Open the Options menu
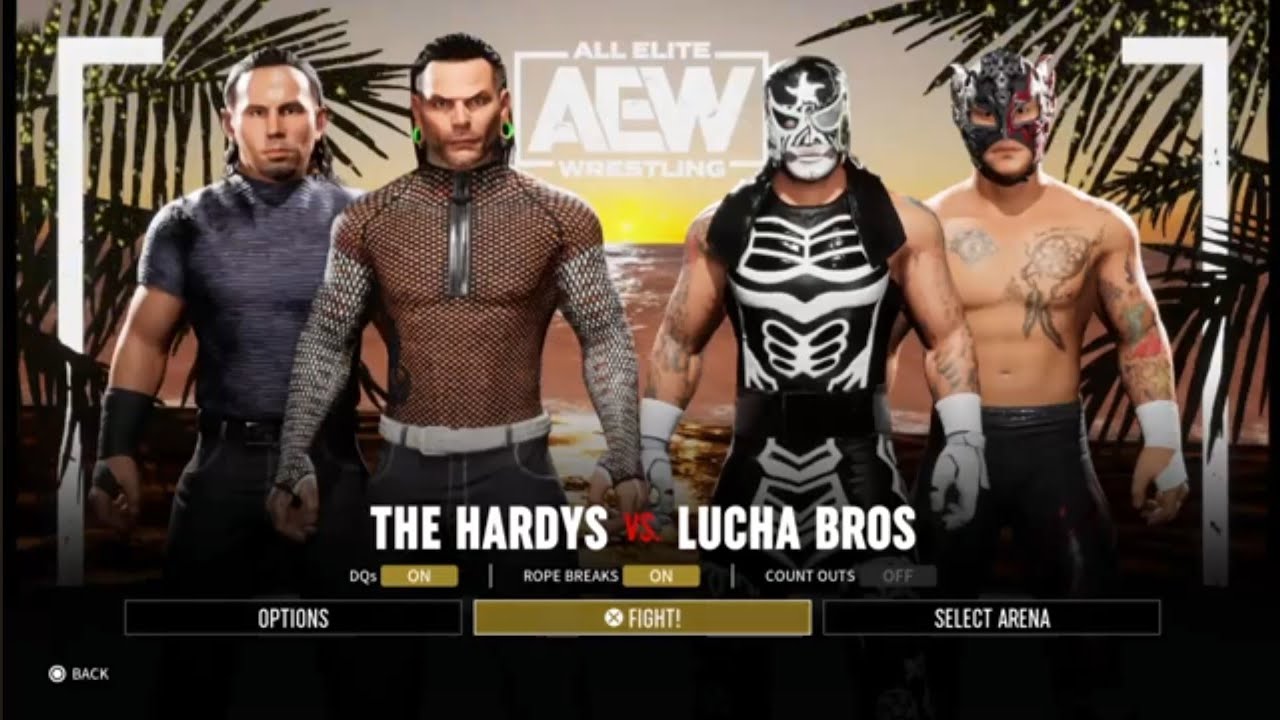This screenshot has width=1280, height=720. pyautogui.click(x=293, y=618)
